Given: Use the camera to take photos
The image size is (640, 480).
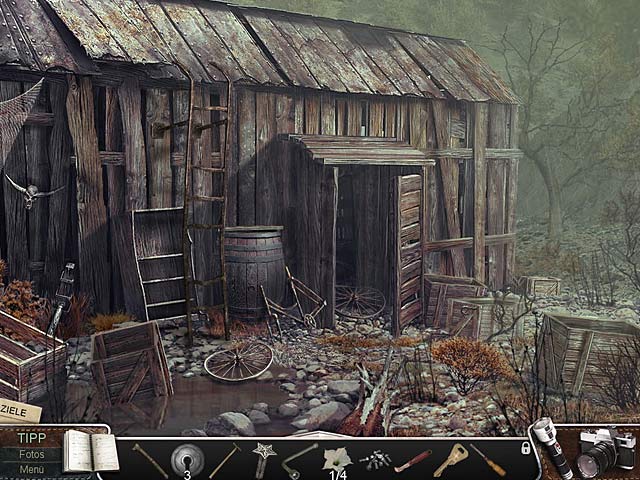Looking at the screenshot, I should [605, 452].
